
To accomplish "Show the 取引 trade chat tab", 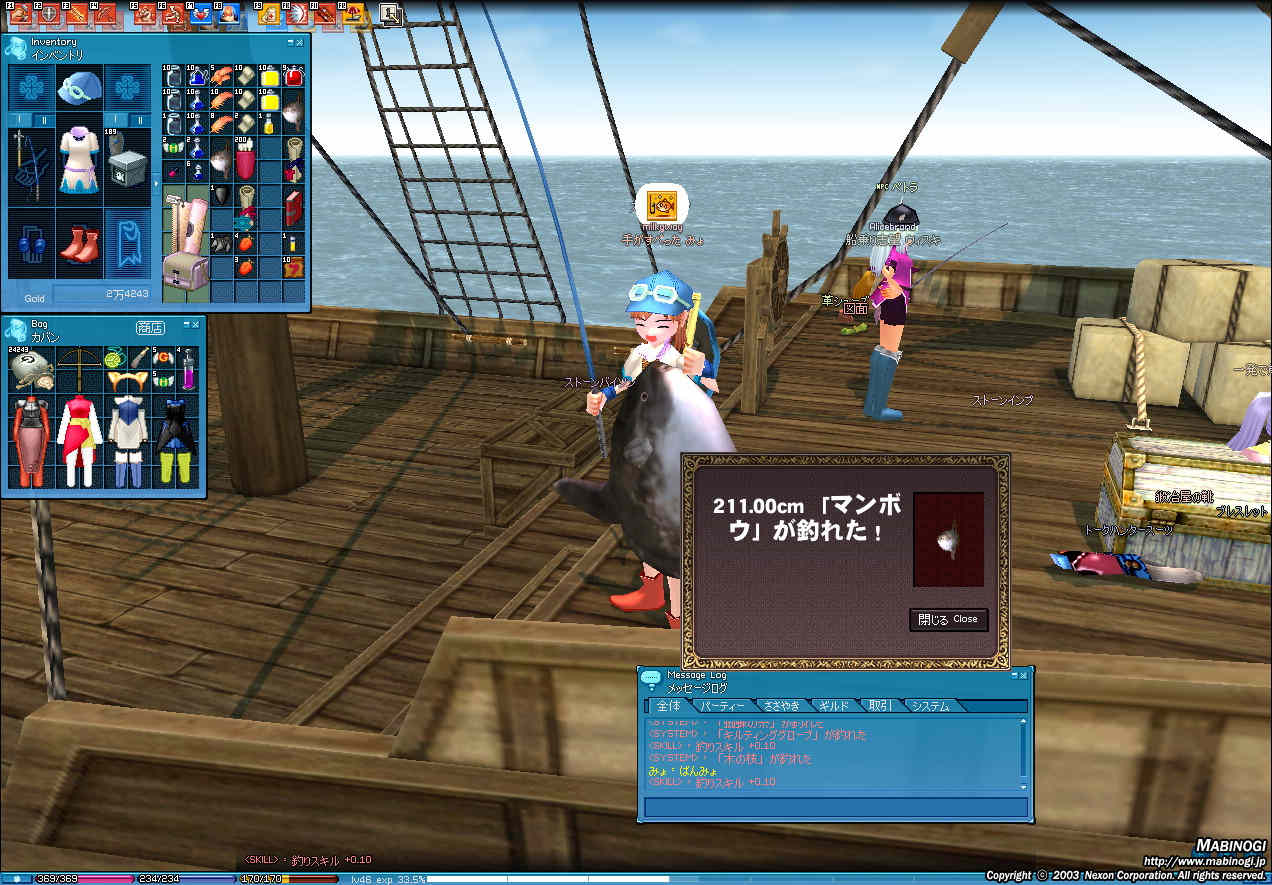I will point(880,706).
